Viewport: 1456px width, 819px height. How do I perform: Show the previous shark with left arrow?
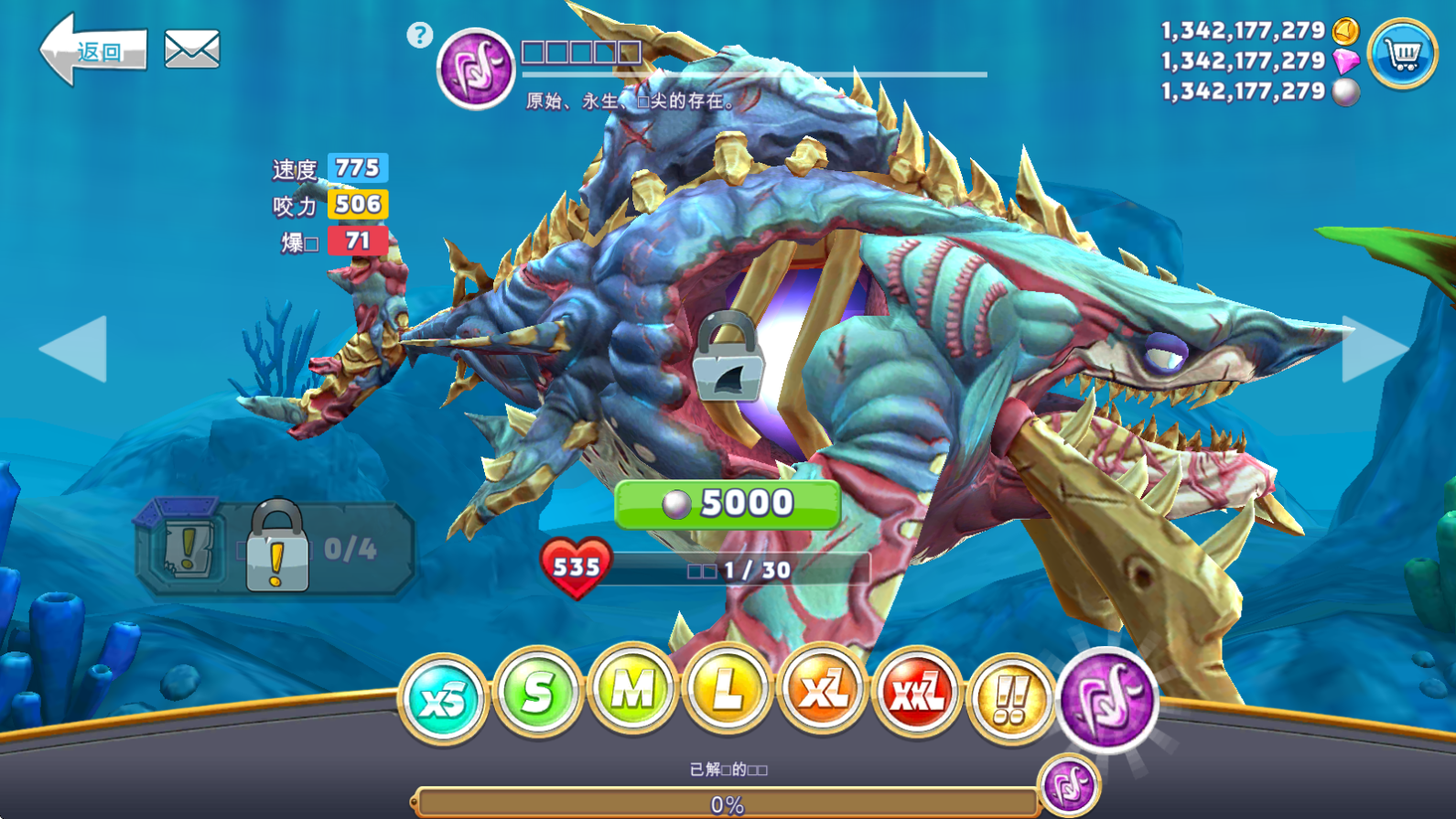[75, 349]
